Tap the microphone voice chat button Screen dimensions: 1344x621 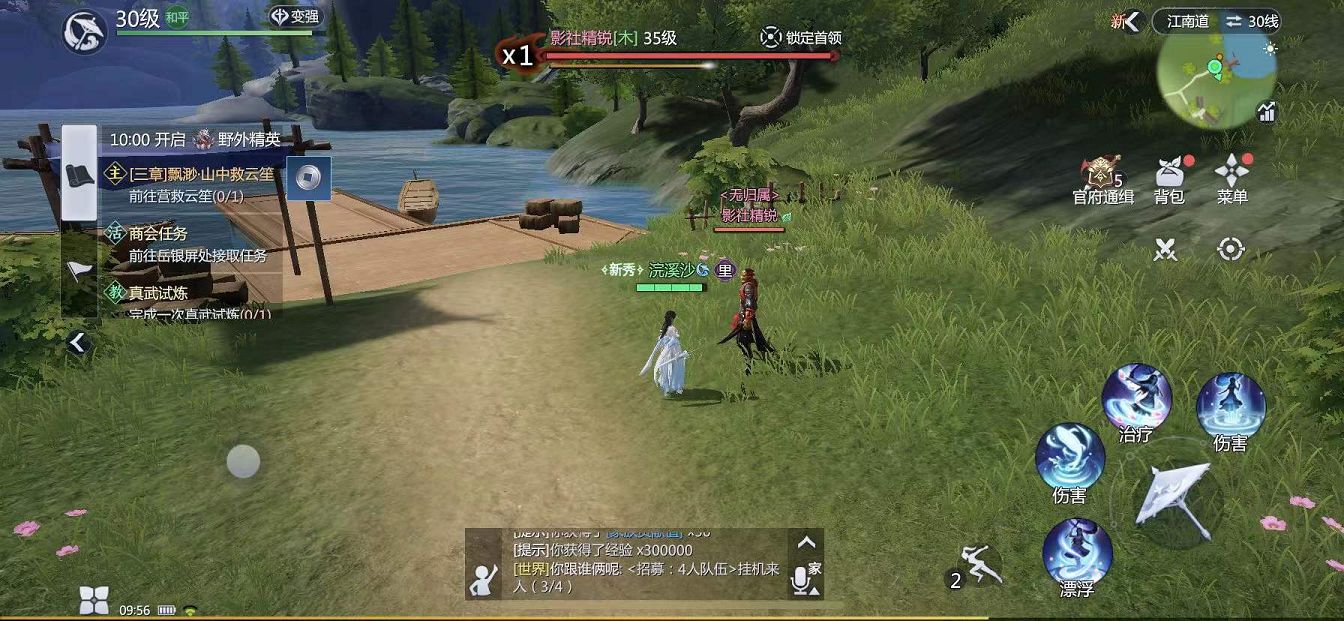click(801, 580)
